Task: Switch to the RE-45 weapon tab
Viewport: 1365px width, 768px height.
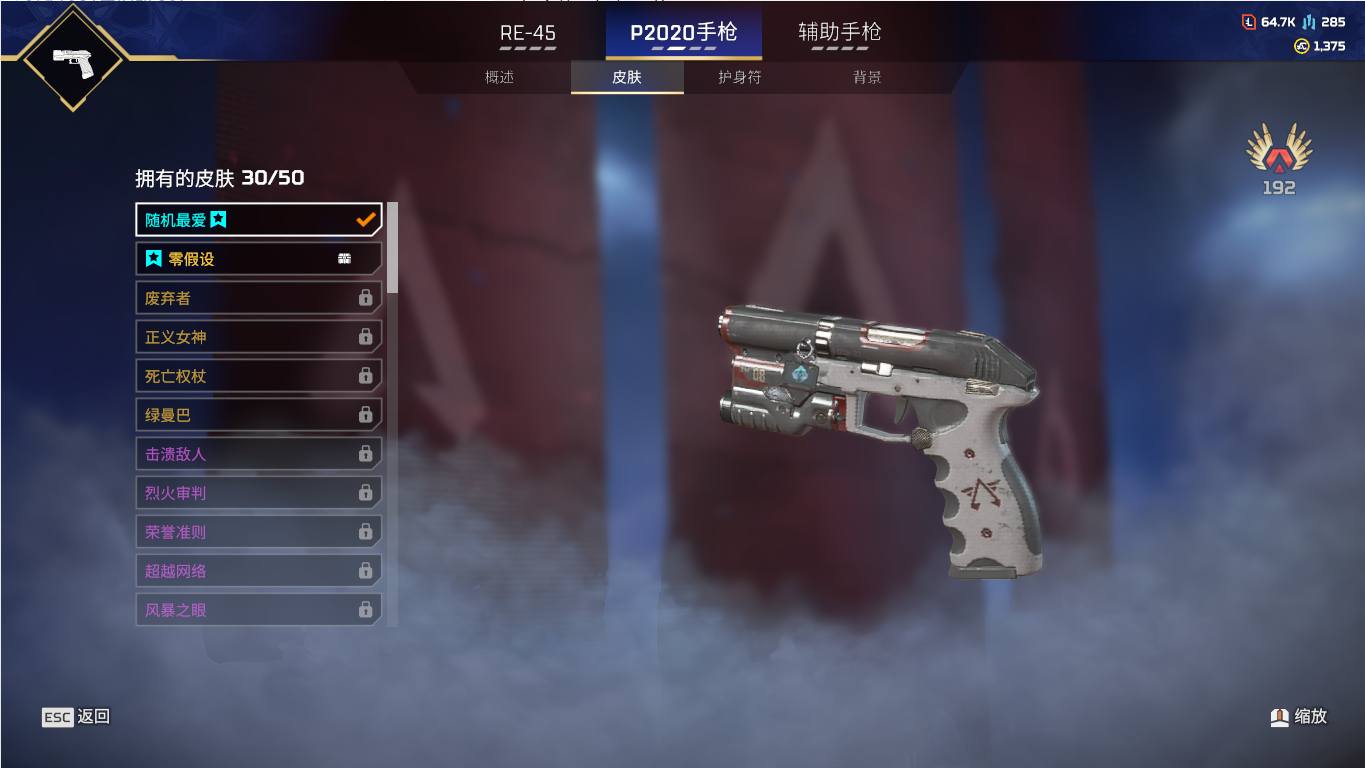Action: pos(527,33)
